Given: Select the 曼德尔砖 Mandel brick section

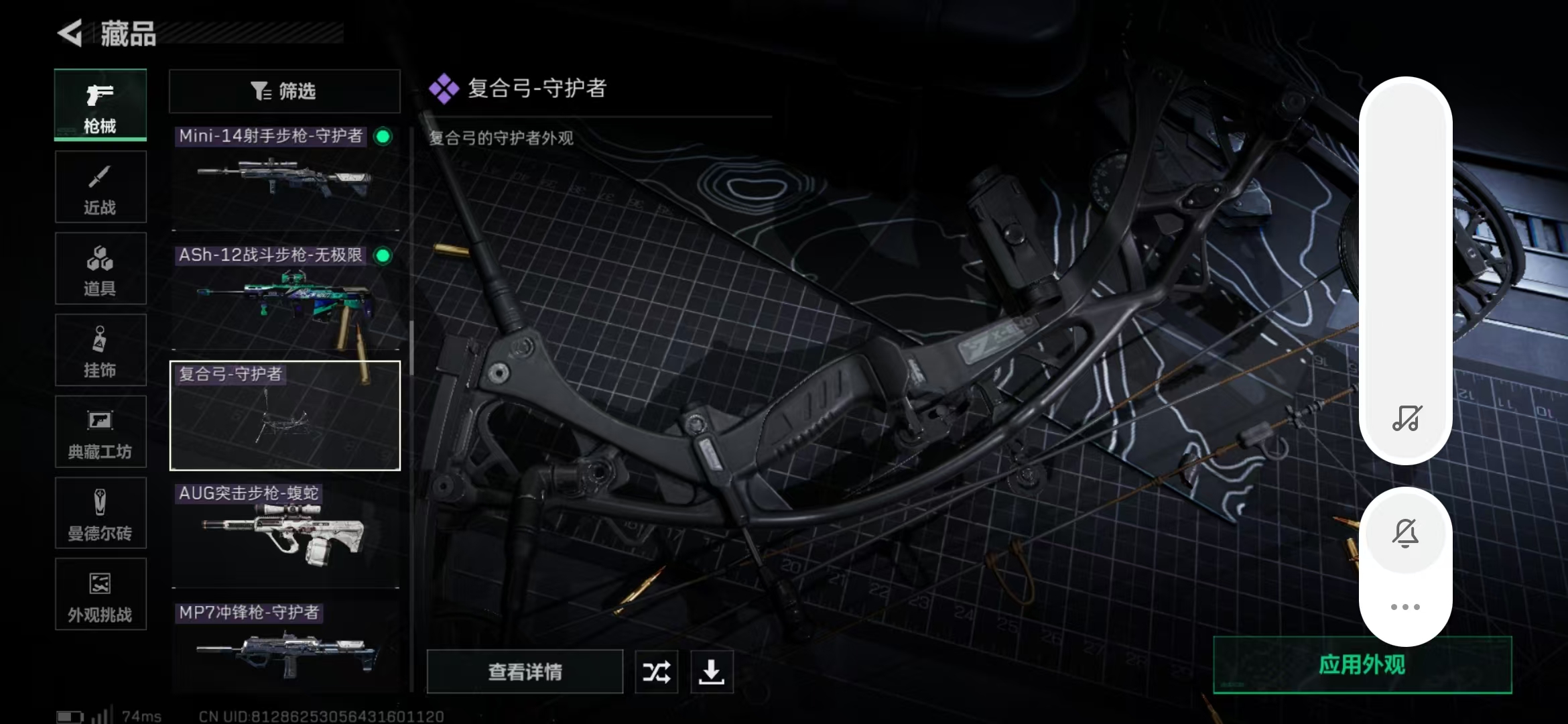Looking at the screenshot, I should [101, 514].
